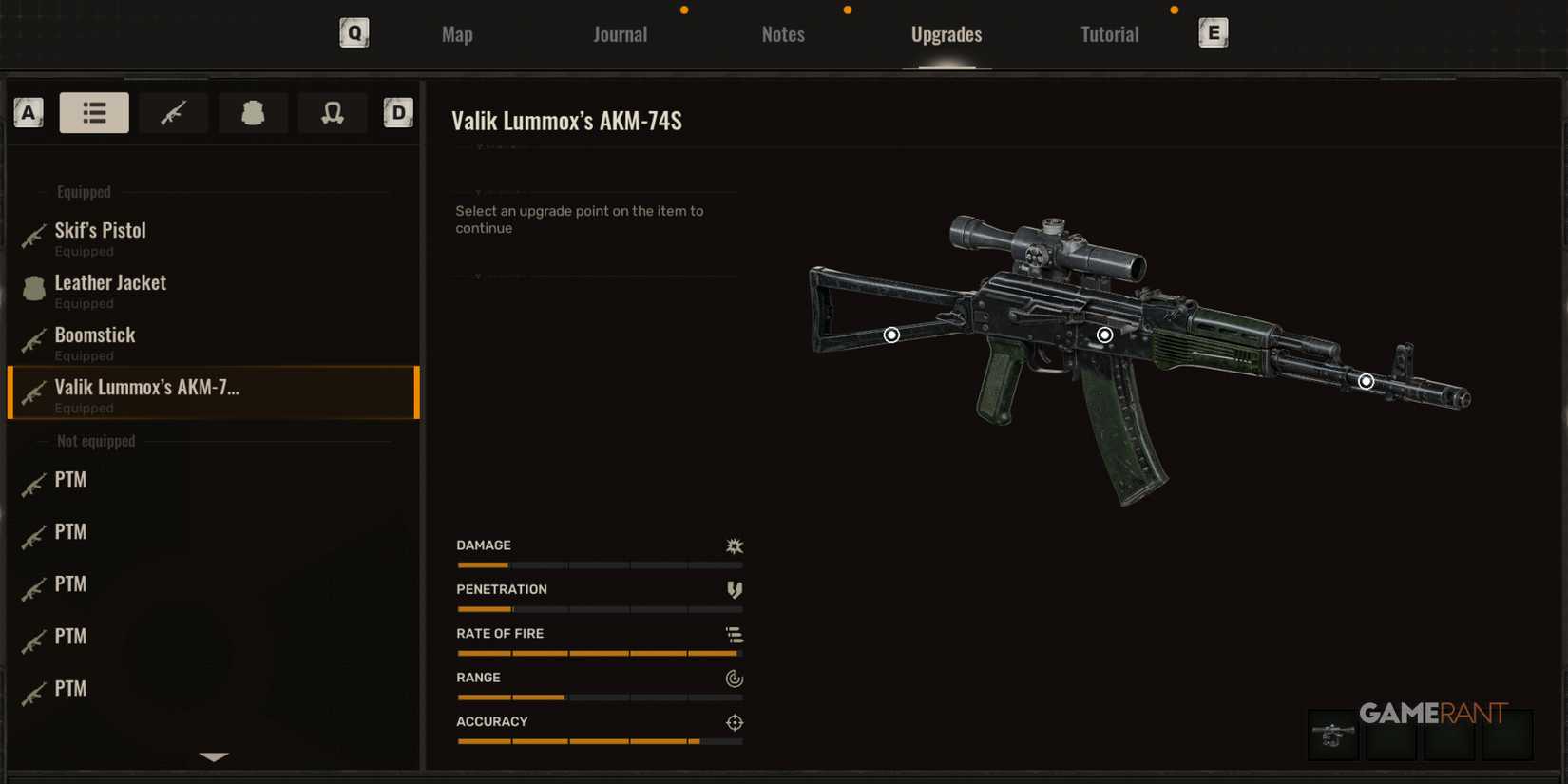
Task: Select the upgrade point near the barrel
Action: tap(1366, 380)
